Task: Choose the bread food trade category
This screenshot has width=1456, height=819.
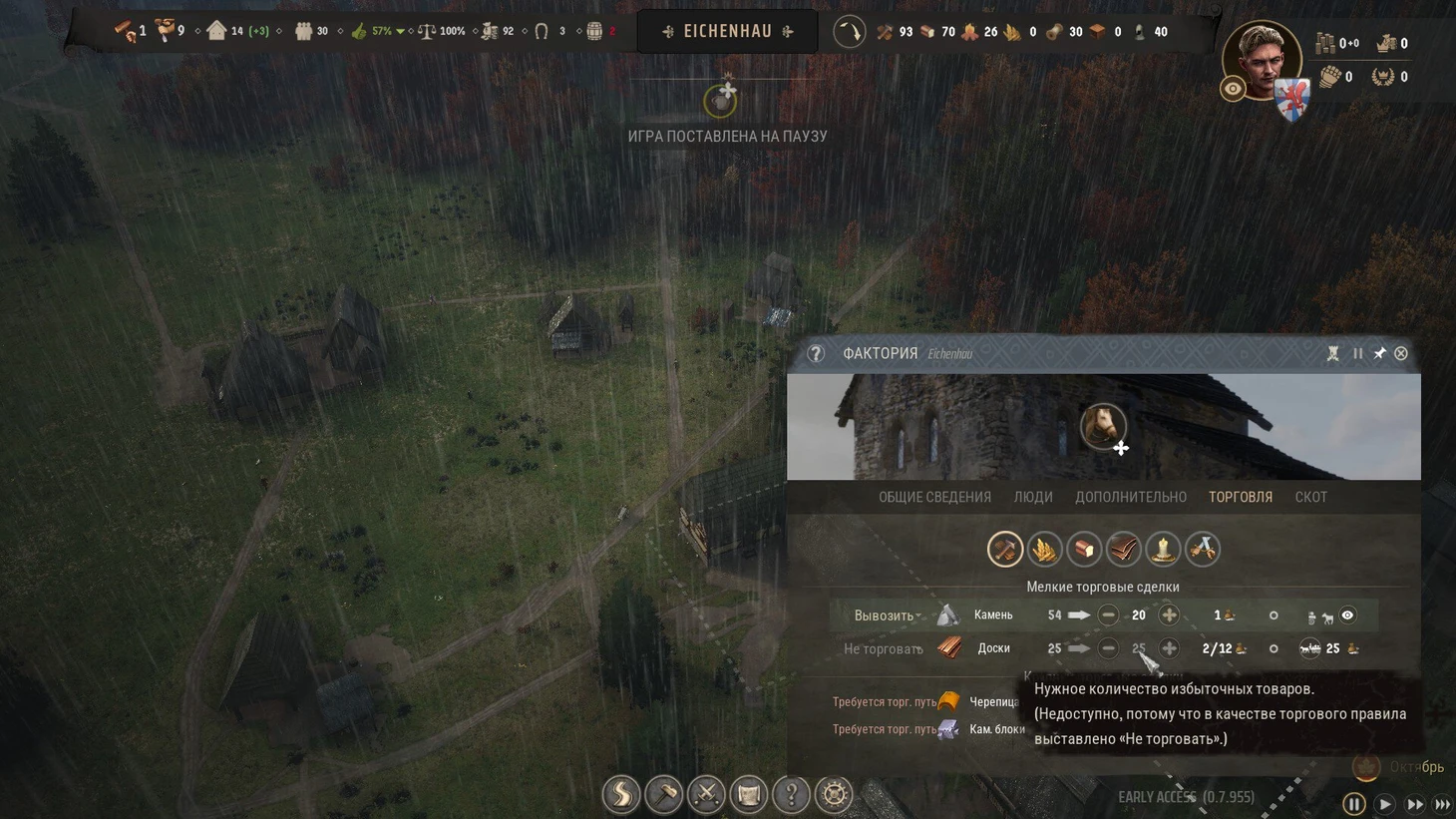Action: coord(1084,549)
